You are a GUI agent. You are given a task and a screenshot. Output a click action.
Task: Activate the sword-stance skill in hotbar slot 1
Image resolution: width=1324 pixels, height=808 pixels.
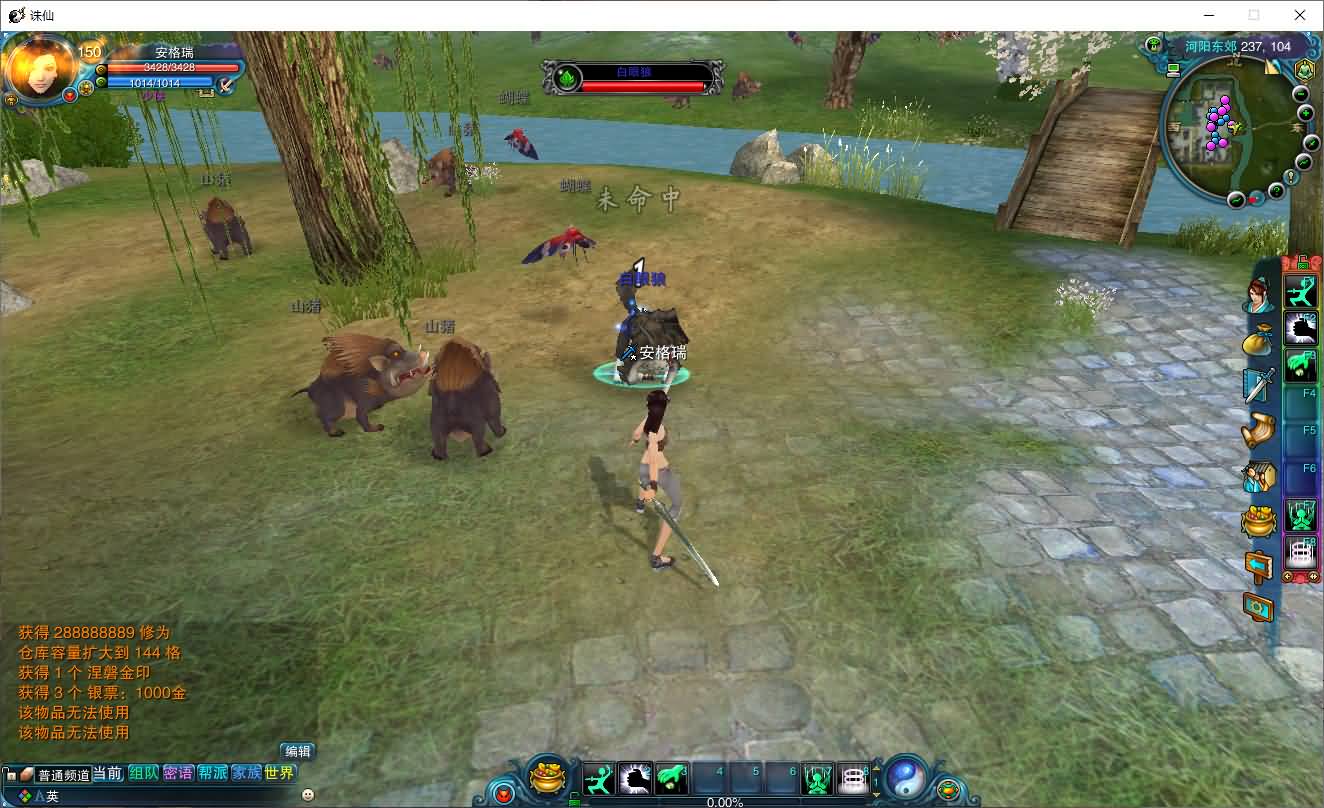click(x=598, y=778)
